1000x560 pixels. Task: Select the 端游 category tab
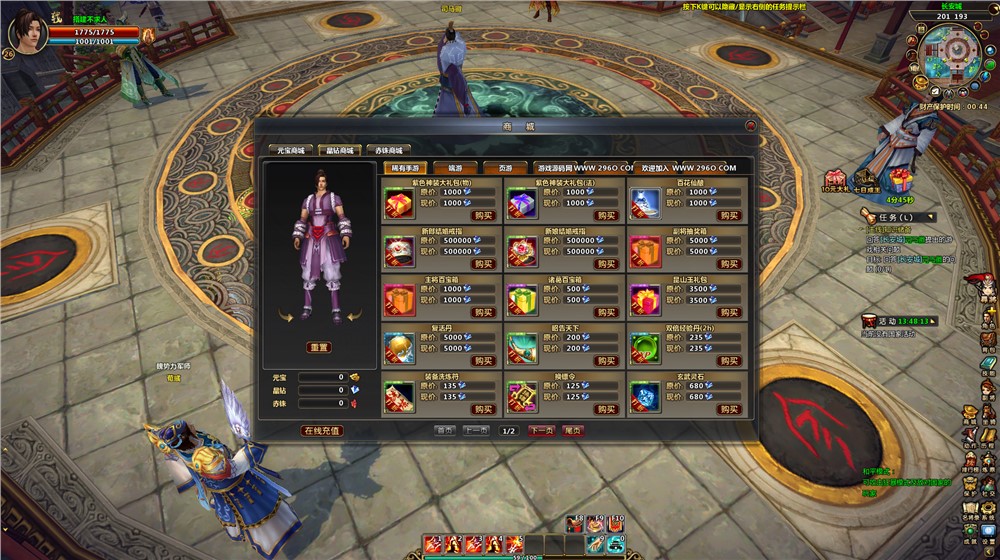pyautogui.click(x=455, y=168)
